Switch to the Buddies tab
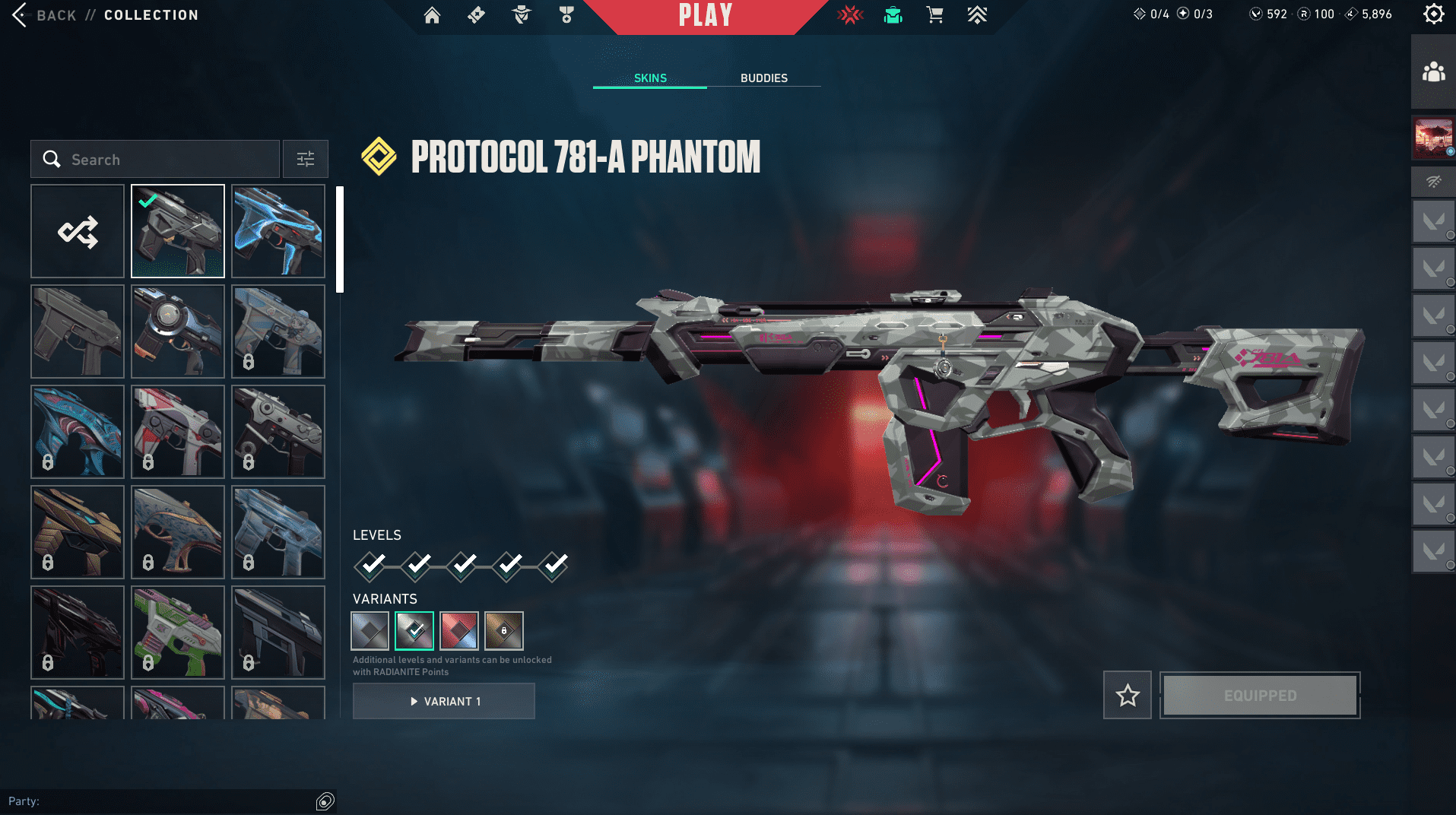1456x815 pixels. coord(763,78)
